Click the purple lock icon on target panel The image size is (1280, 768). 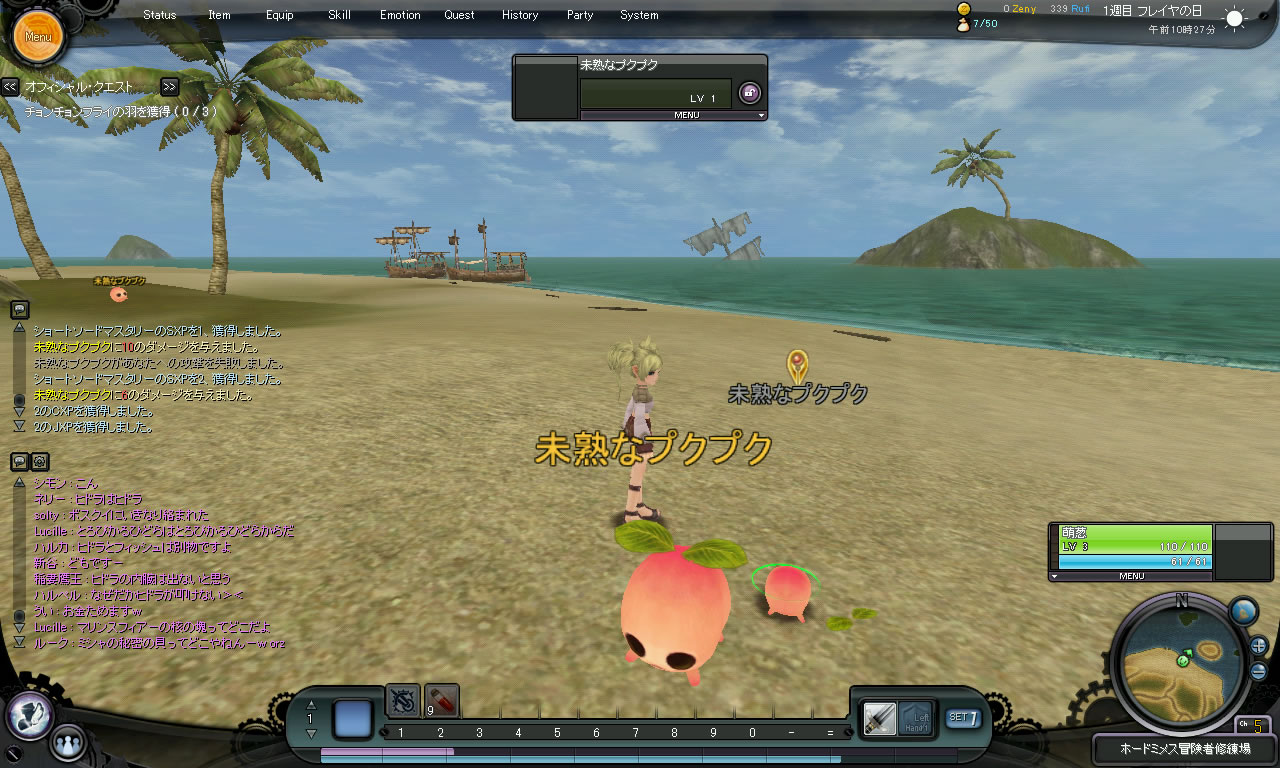(x=749, y=93)
